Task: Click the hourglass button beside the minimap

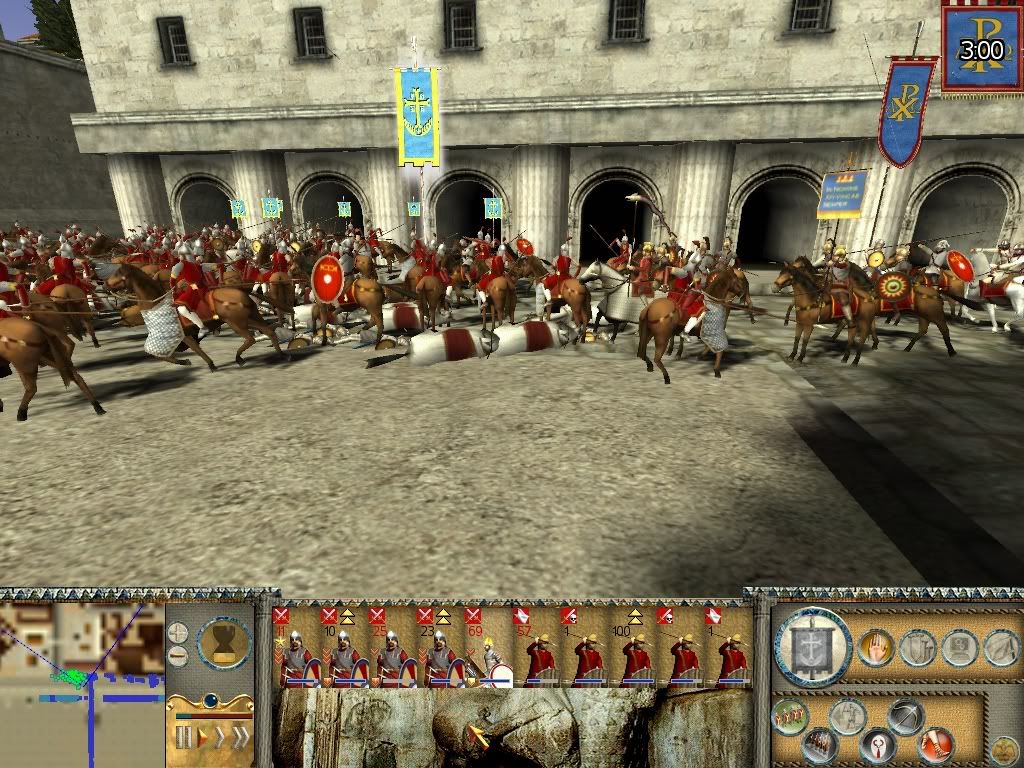Action: point(224,642)
